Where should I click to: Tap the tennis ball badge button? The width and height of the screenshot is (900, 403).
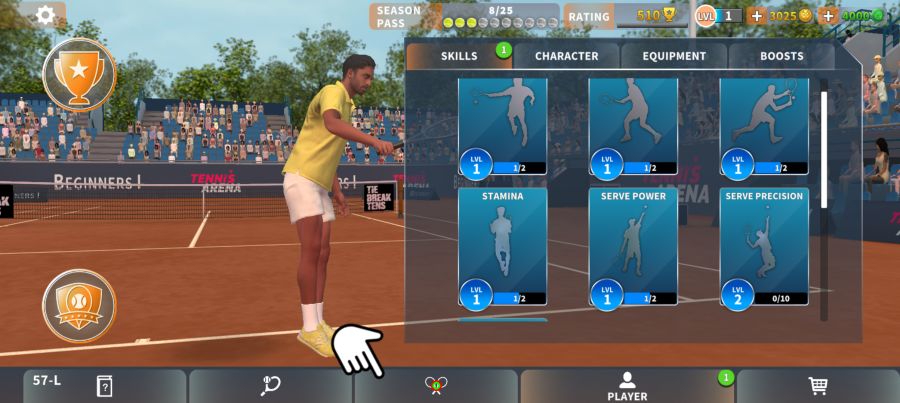tap(79, 305)
